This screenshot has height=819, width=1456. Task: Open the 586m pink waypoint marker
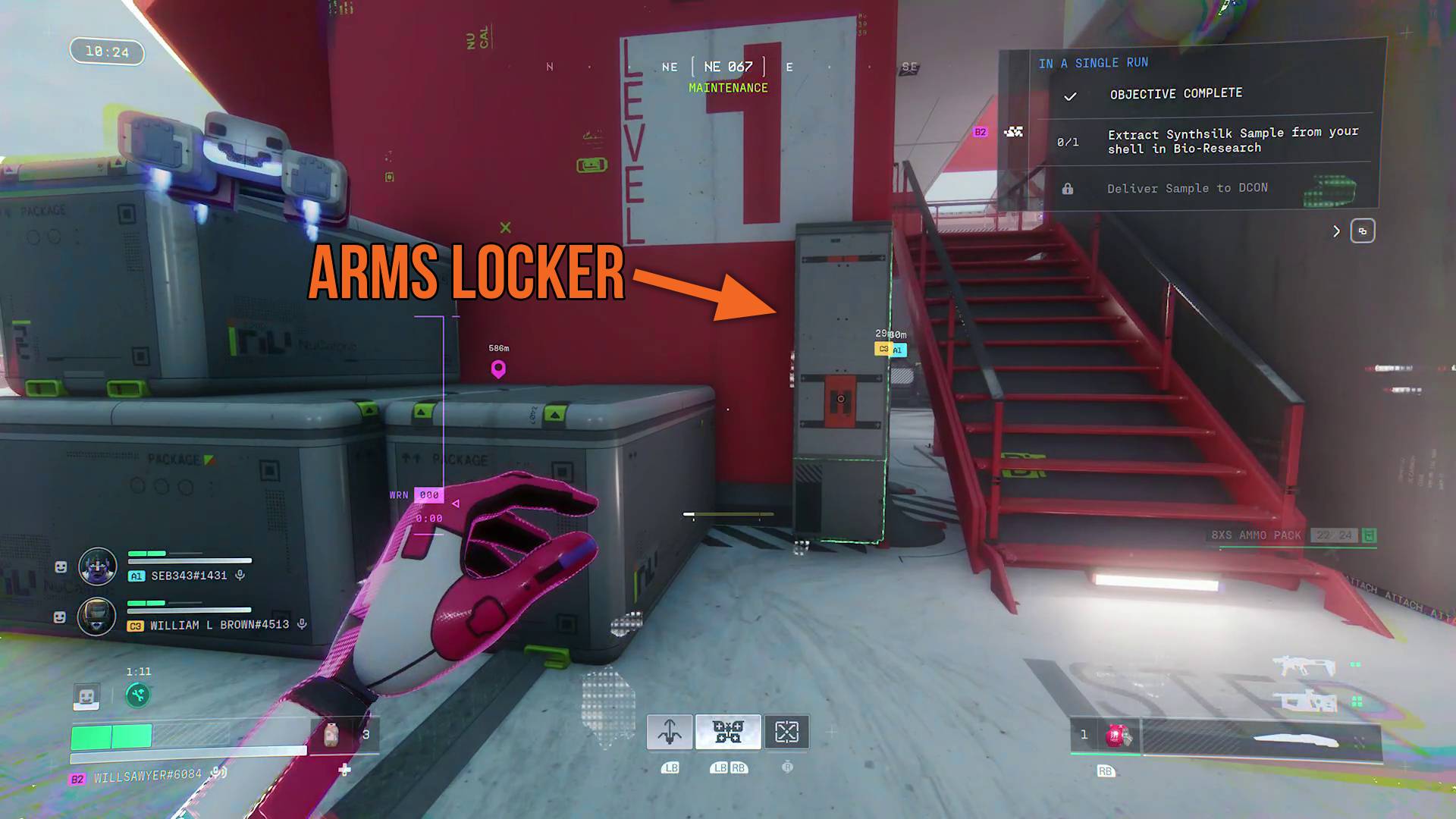(x=498, y=368)
